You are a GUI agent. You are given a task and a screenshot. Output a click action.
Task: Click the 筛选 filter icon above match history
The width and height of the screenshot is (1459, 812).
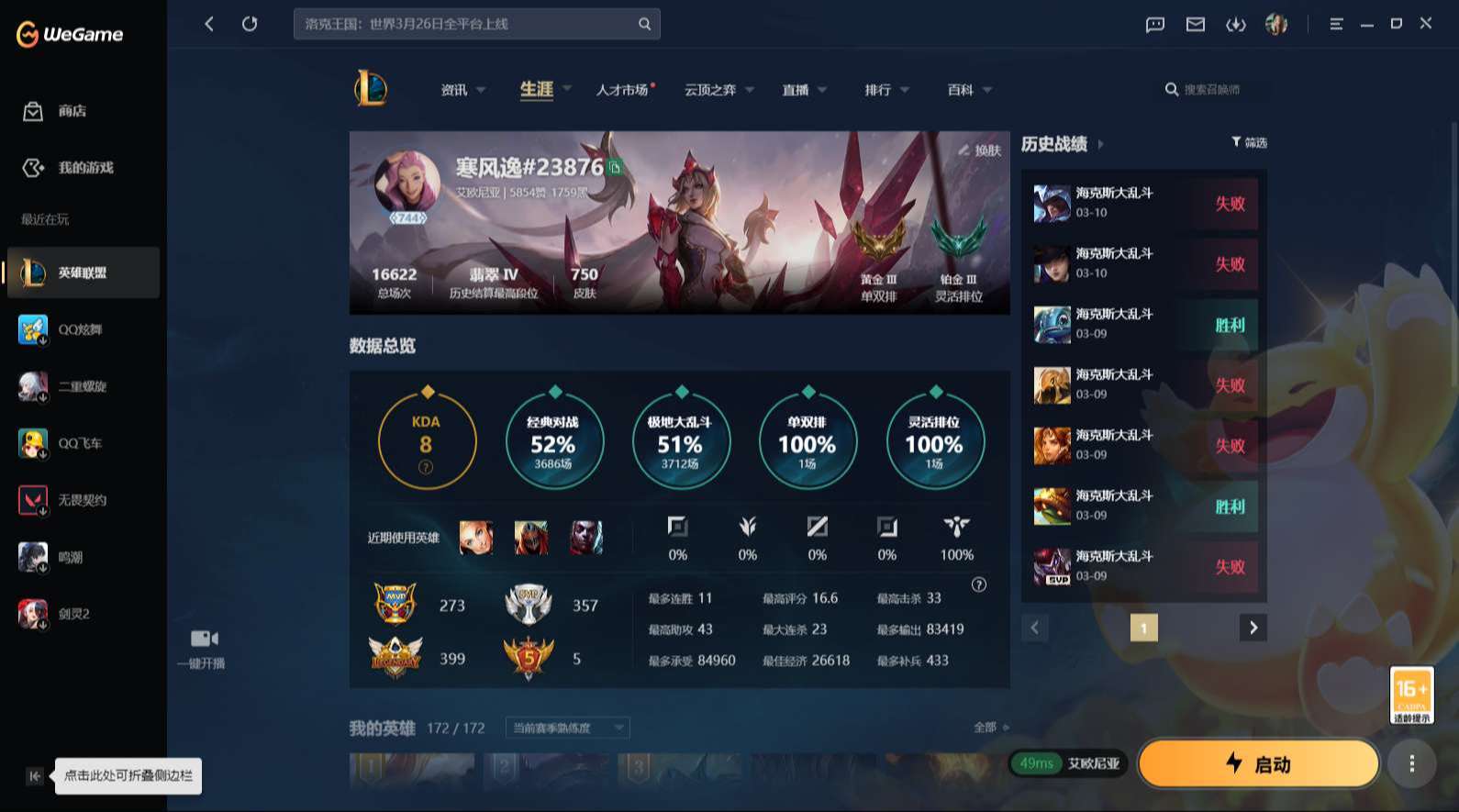1247,142
